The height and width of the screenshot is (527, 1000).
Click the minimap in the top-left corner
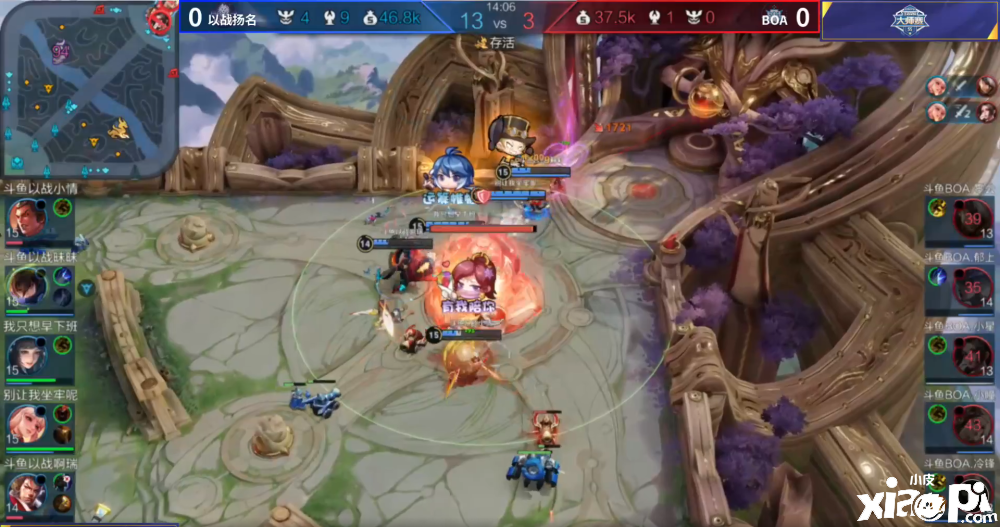tap(89, 89)
